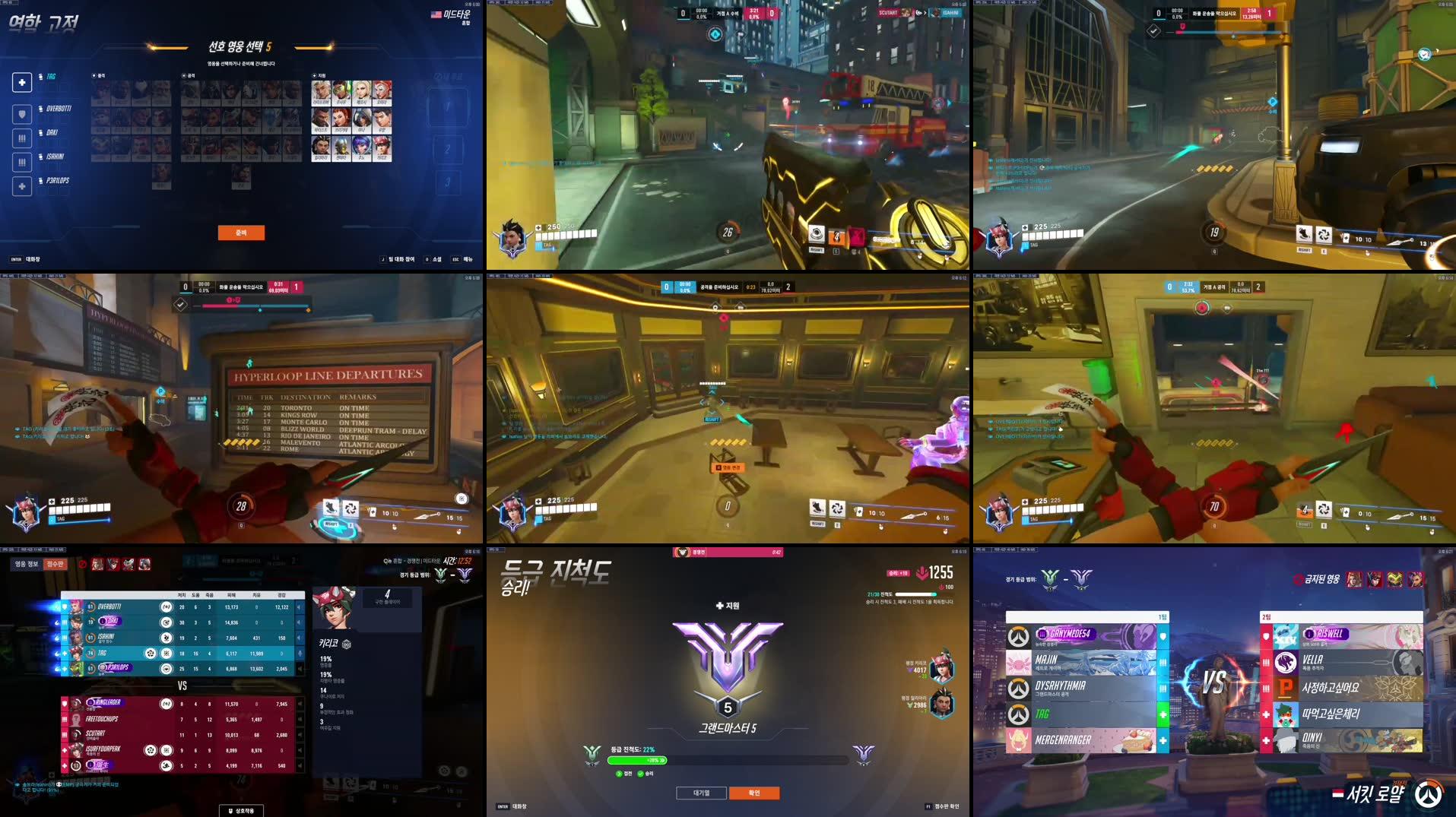Click the damage role icon next to DRKI
The width and height of the screenshot is (1456, 817).
click(22, 138)
